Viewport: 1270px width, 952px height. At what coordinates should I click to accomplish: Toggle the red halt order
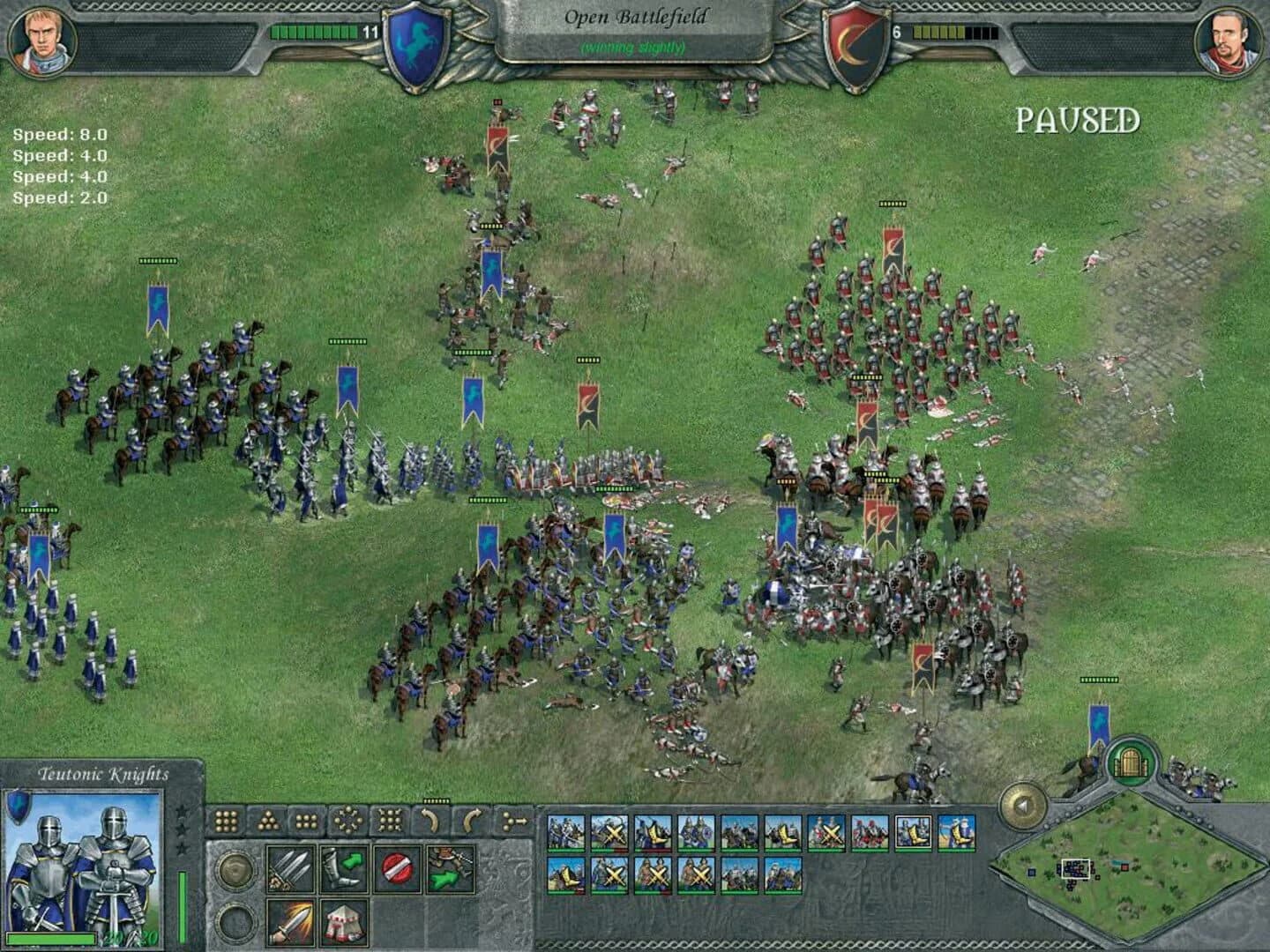[x=398, y=866]
